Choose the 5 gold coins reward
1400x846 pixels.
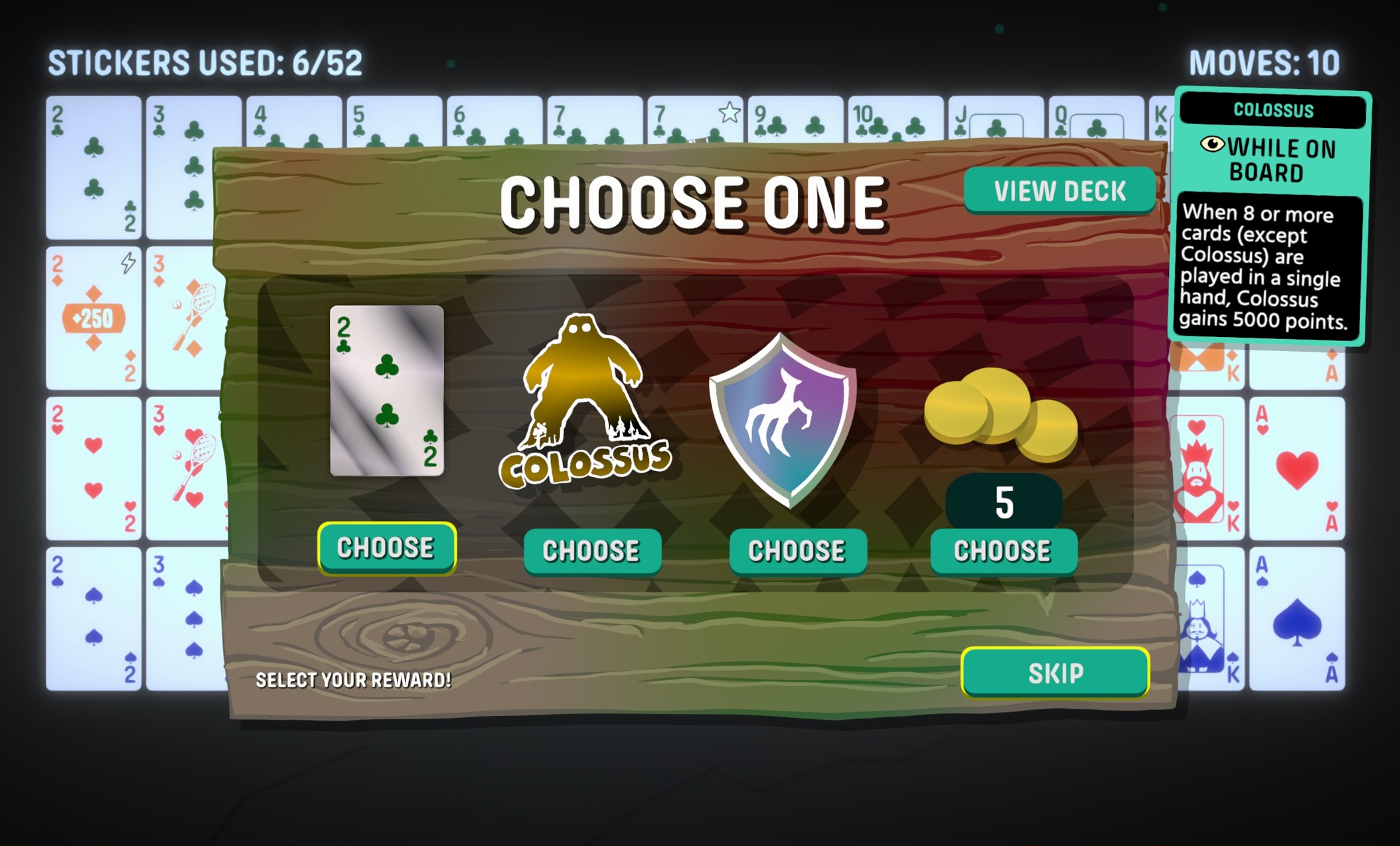tap(1002, 551)
